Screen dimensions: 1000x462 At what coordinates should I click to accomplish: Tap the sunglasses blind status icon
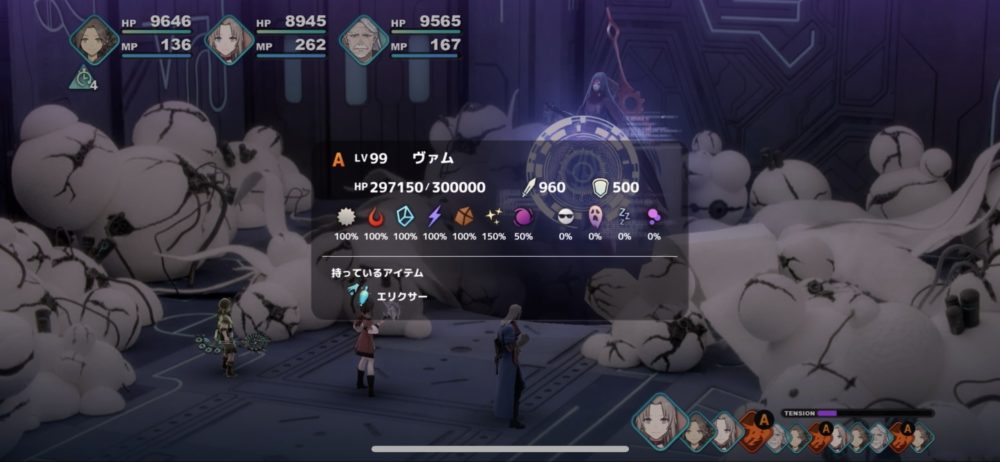coord(566,216)
